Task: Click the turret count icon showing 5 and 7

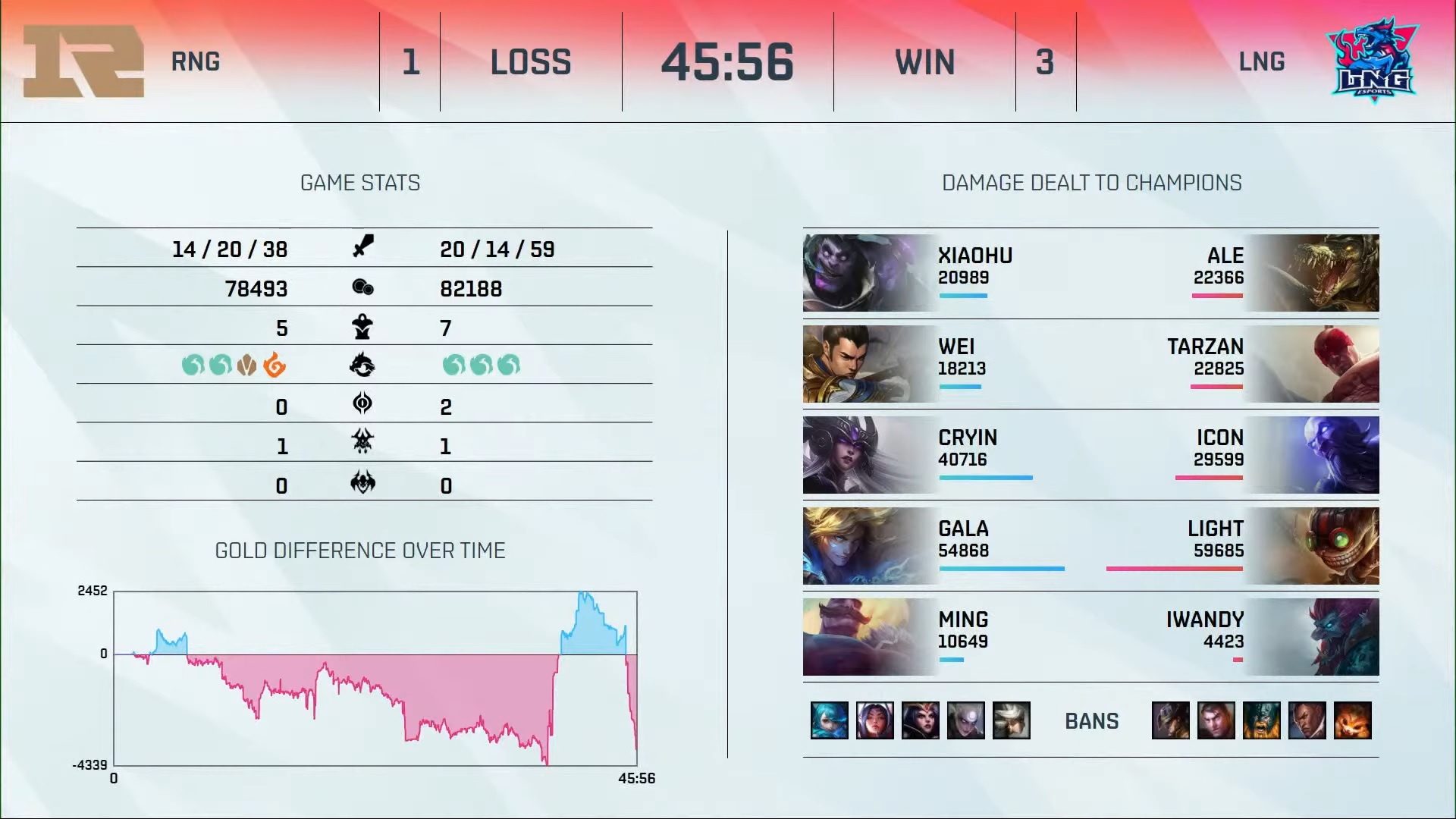Action: click(x=362, y=328)
